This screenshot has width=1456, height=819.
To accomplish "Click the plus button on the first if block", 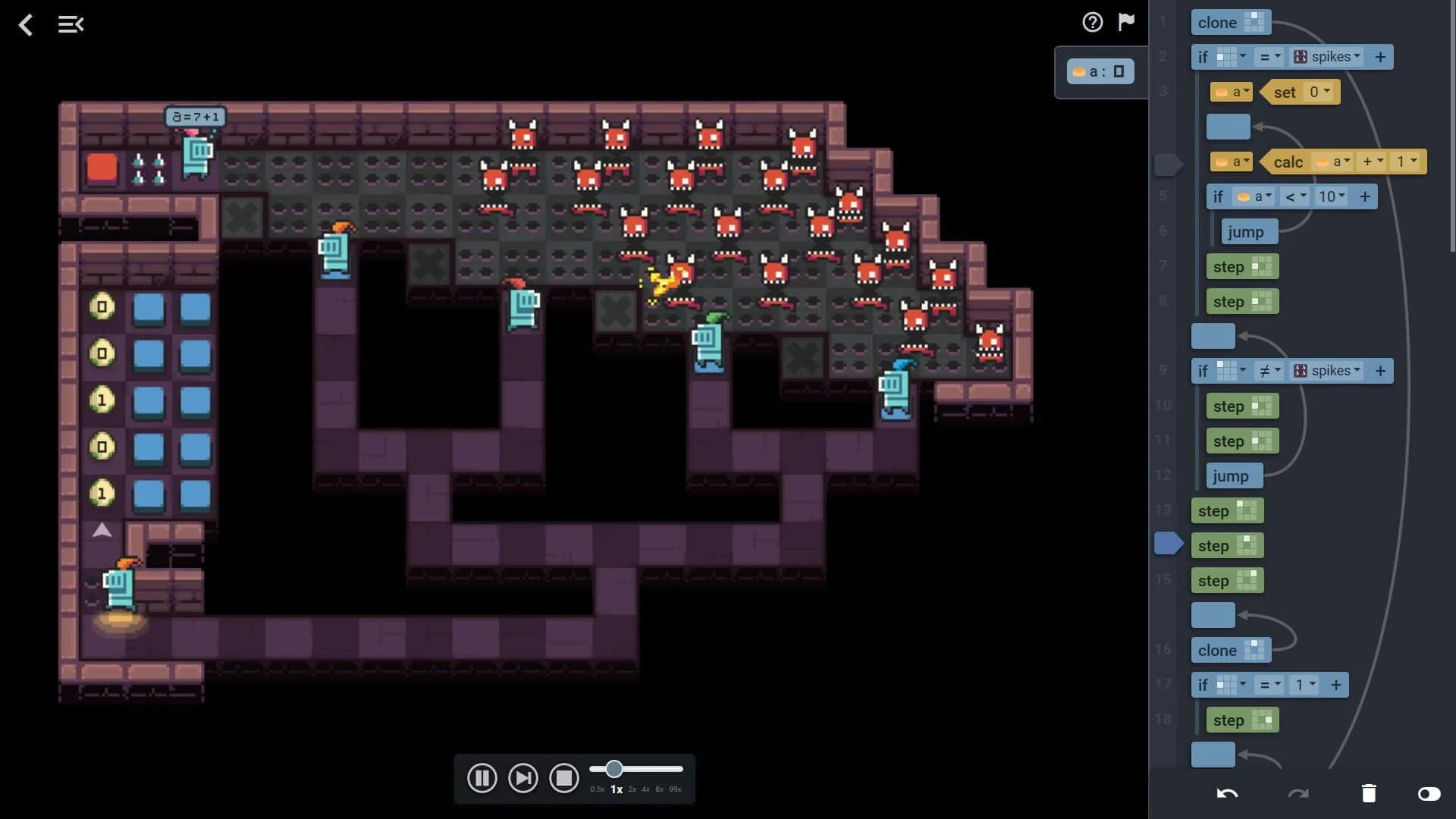I will [x=1380, y=56].
